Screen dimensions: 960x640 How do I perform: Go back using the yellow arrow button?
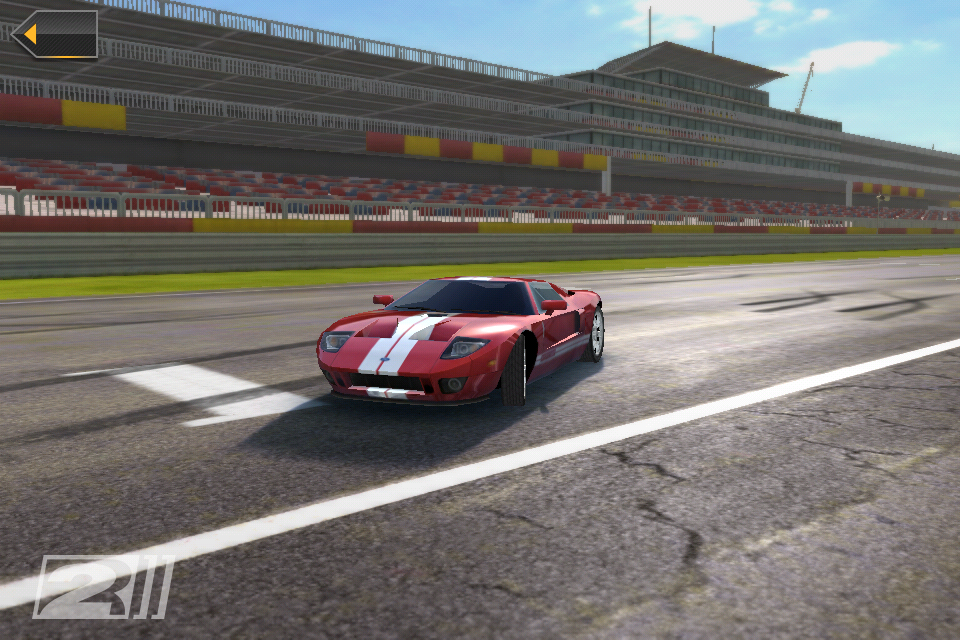pyautogui.click(x=55, y=34)
